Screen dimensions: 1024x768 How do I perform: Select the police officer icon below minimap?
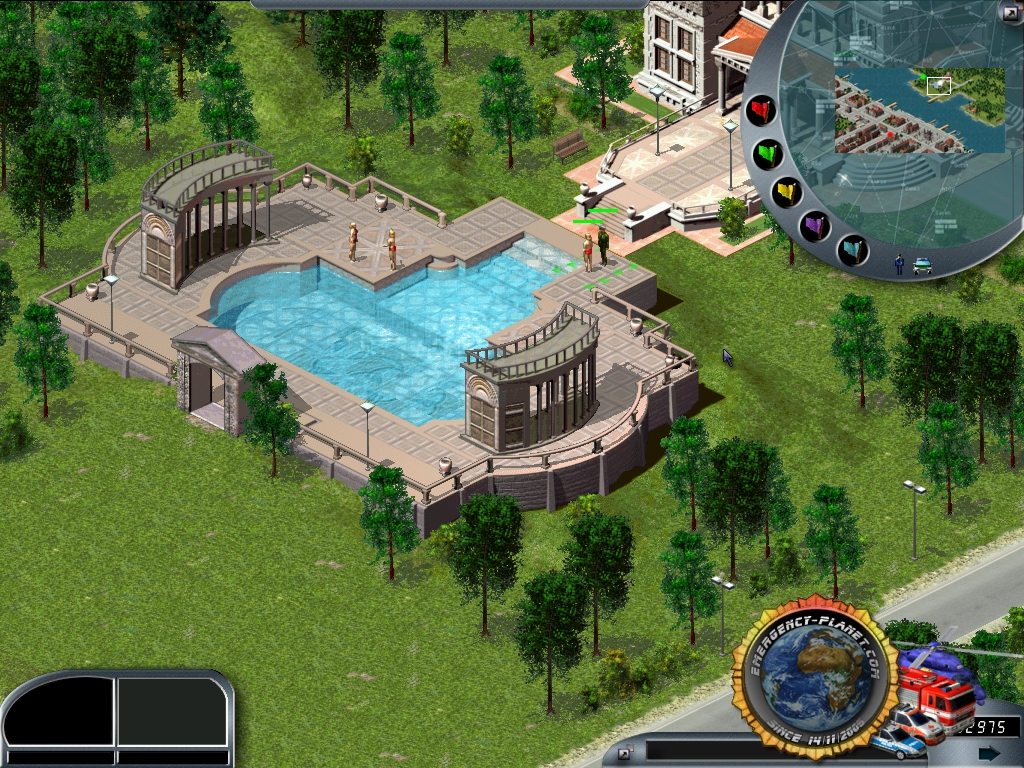click(899, 264)
